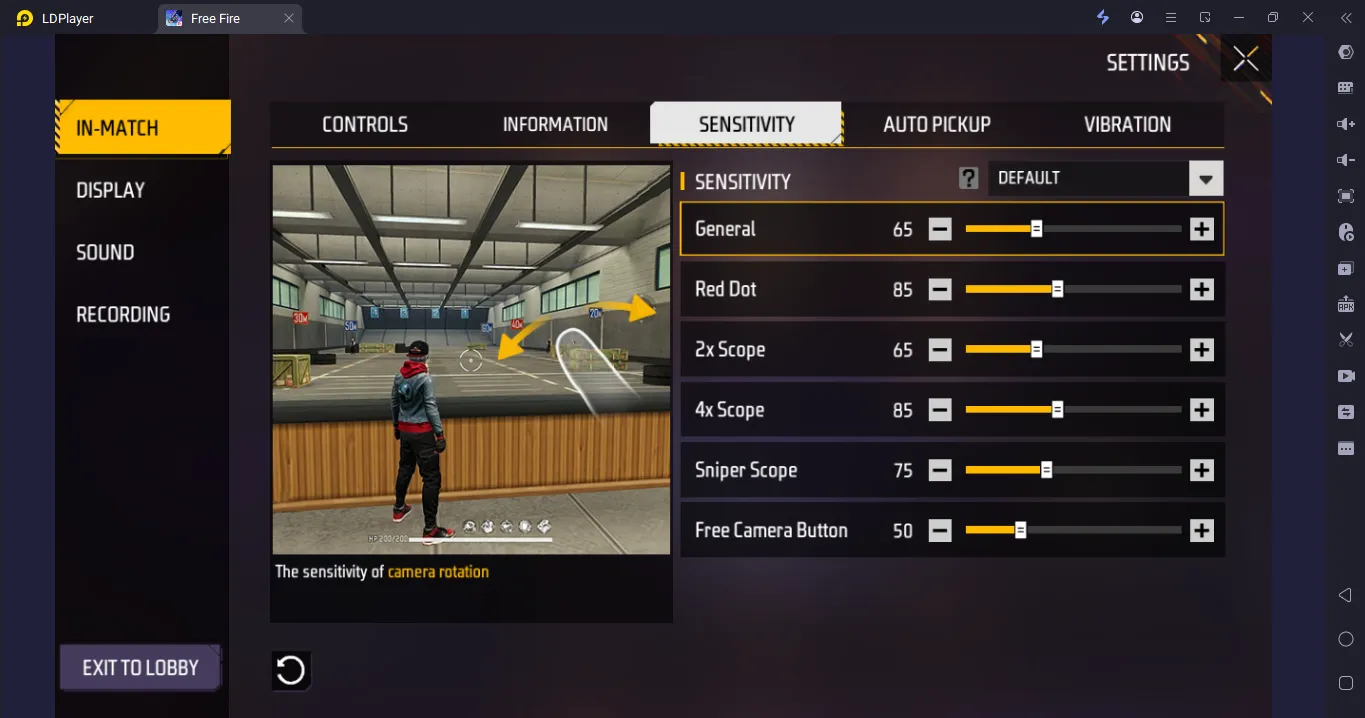Raise 2x Scope sensitivity with plus button
This screenshot has height=718, width=1365.
click(x=1201, y=350)
